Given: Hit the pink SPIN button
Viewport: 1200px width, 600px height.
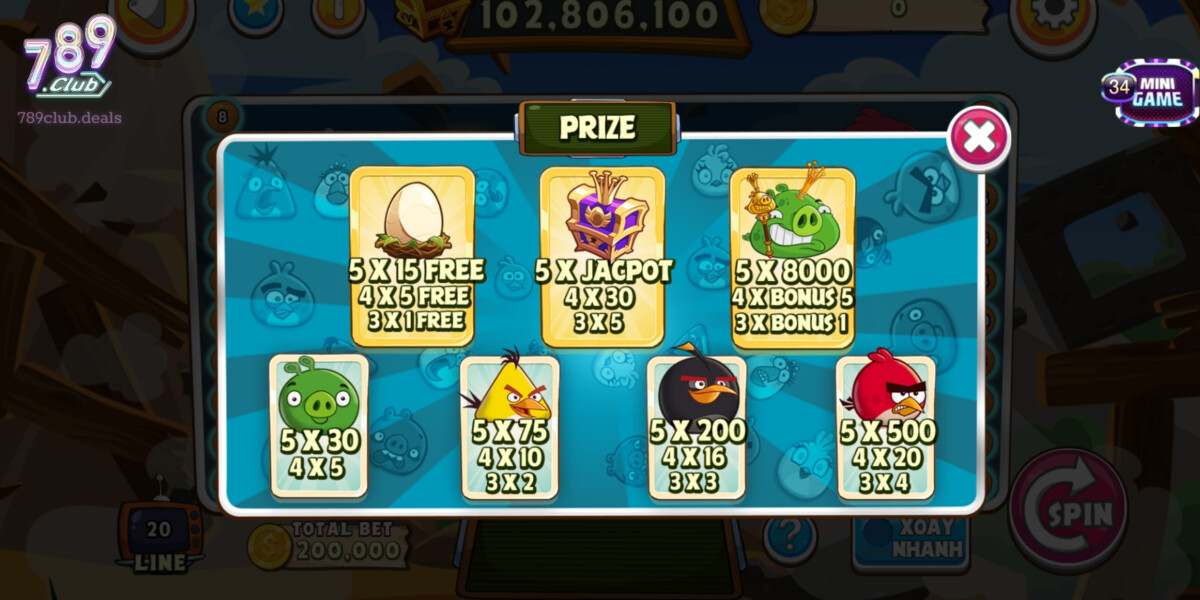Looking at the screenshot, I should pyautogui.click(x=1067, y=512).
